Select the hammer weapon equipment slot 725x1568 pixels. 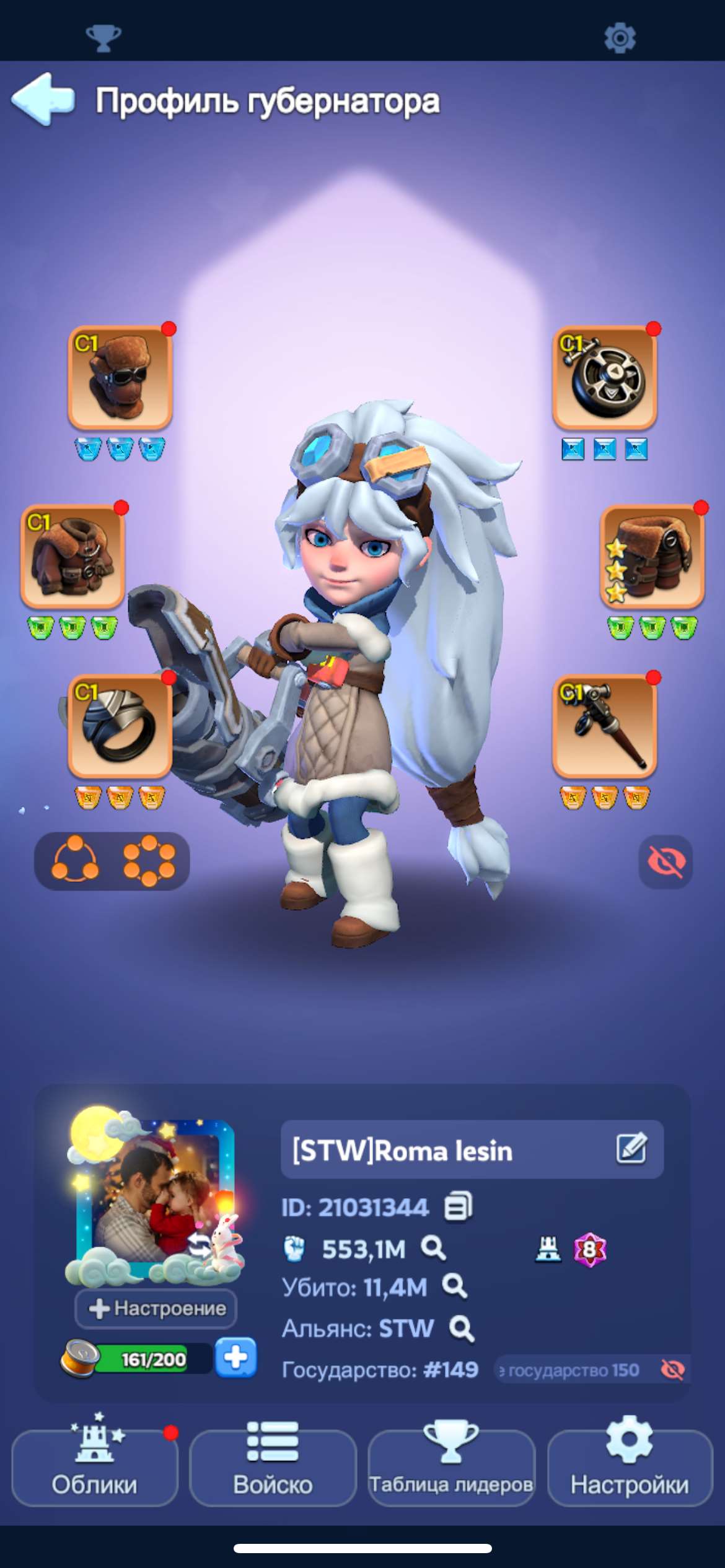tap(604, 726)
